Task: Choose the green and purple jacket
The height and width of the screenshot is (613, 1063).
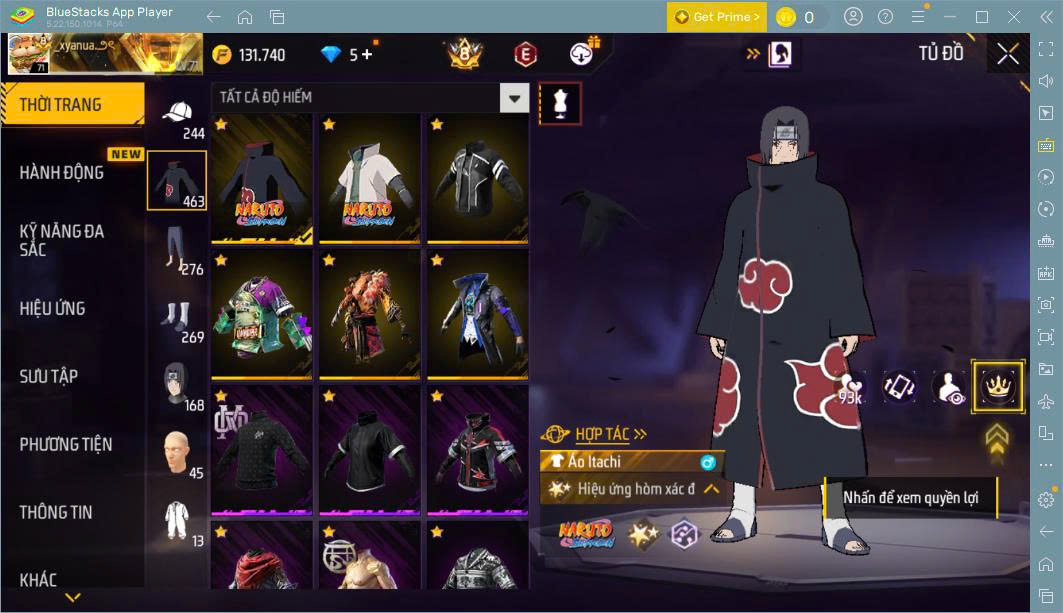Action: (x=261, y=315)
